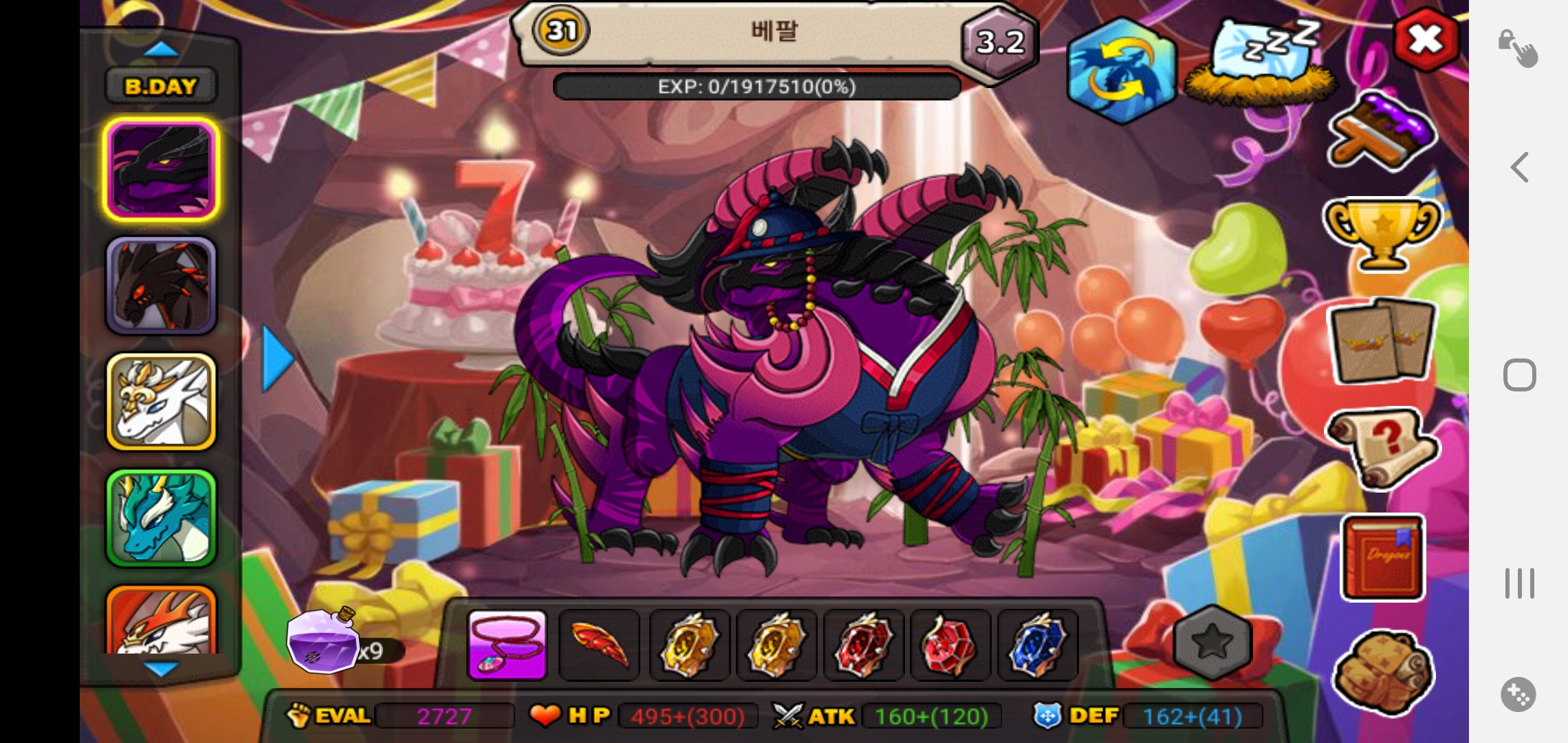The height and width of the screenshot is (743, 1568).
Task: Open the B.DAY category selector
Action: coord(161,86)
